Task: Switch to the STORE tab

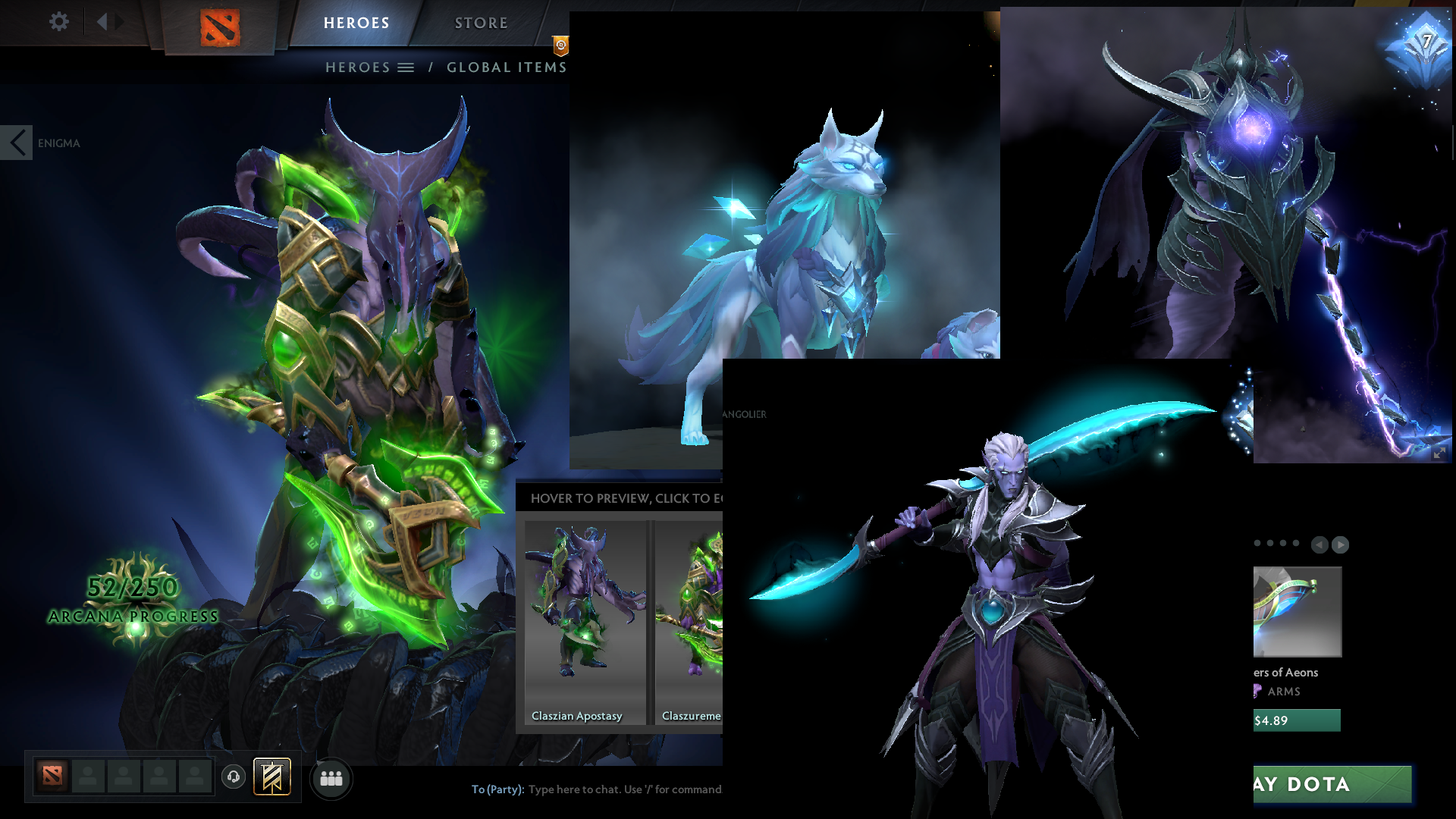Action: pyautogui.click(x=481, y=23)
